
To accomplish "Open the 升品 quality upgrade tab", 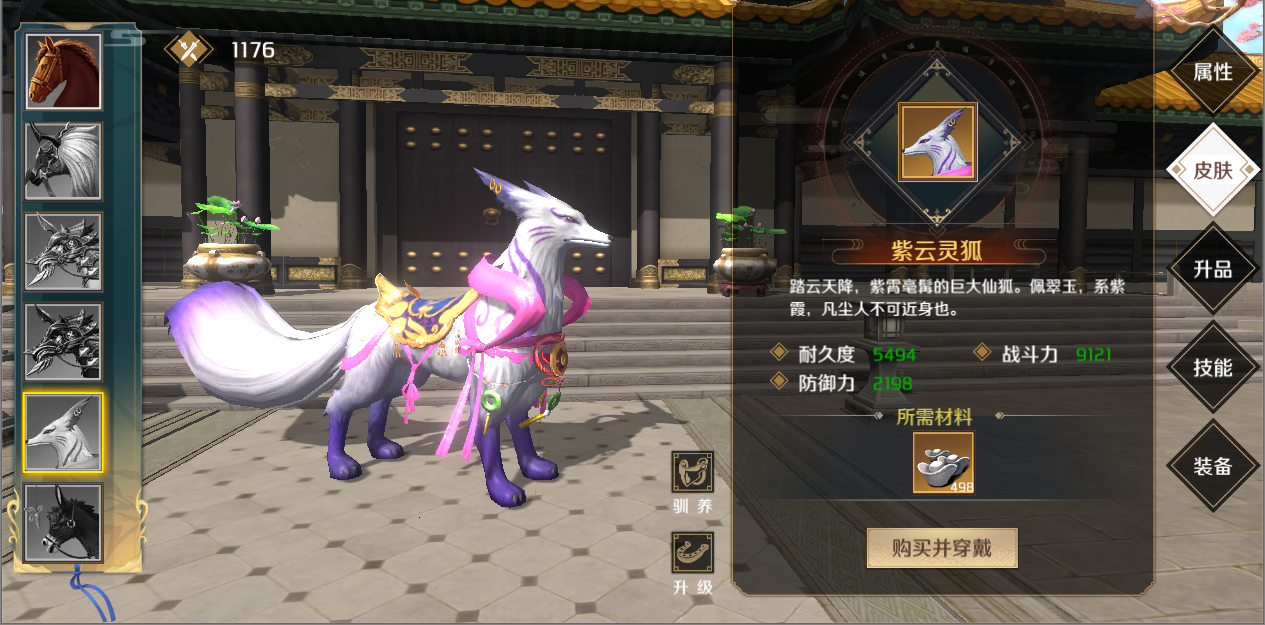I will pos(1212,269).
